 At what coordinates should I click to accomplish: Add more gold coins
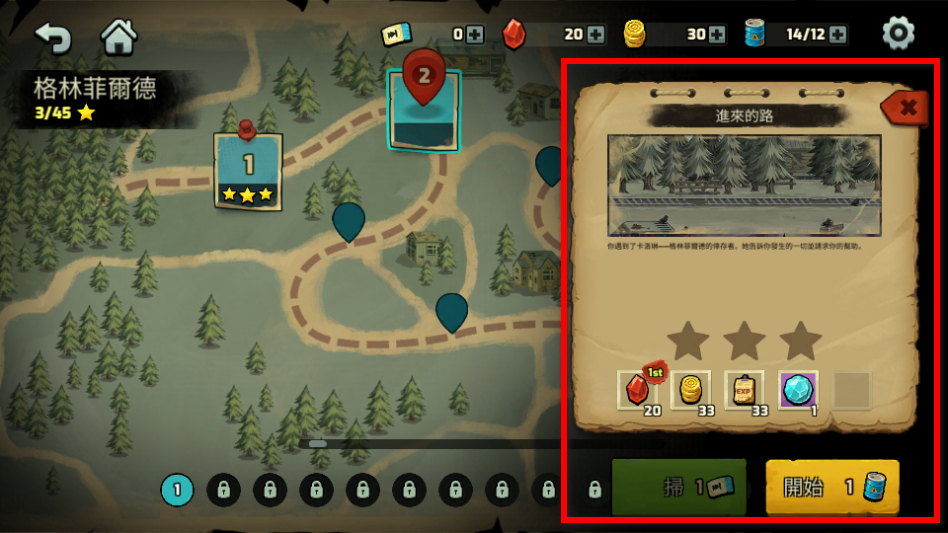tap(717, 34)
